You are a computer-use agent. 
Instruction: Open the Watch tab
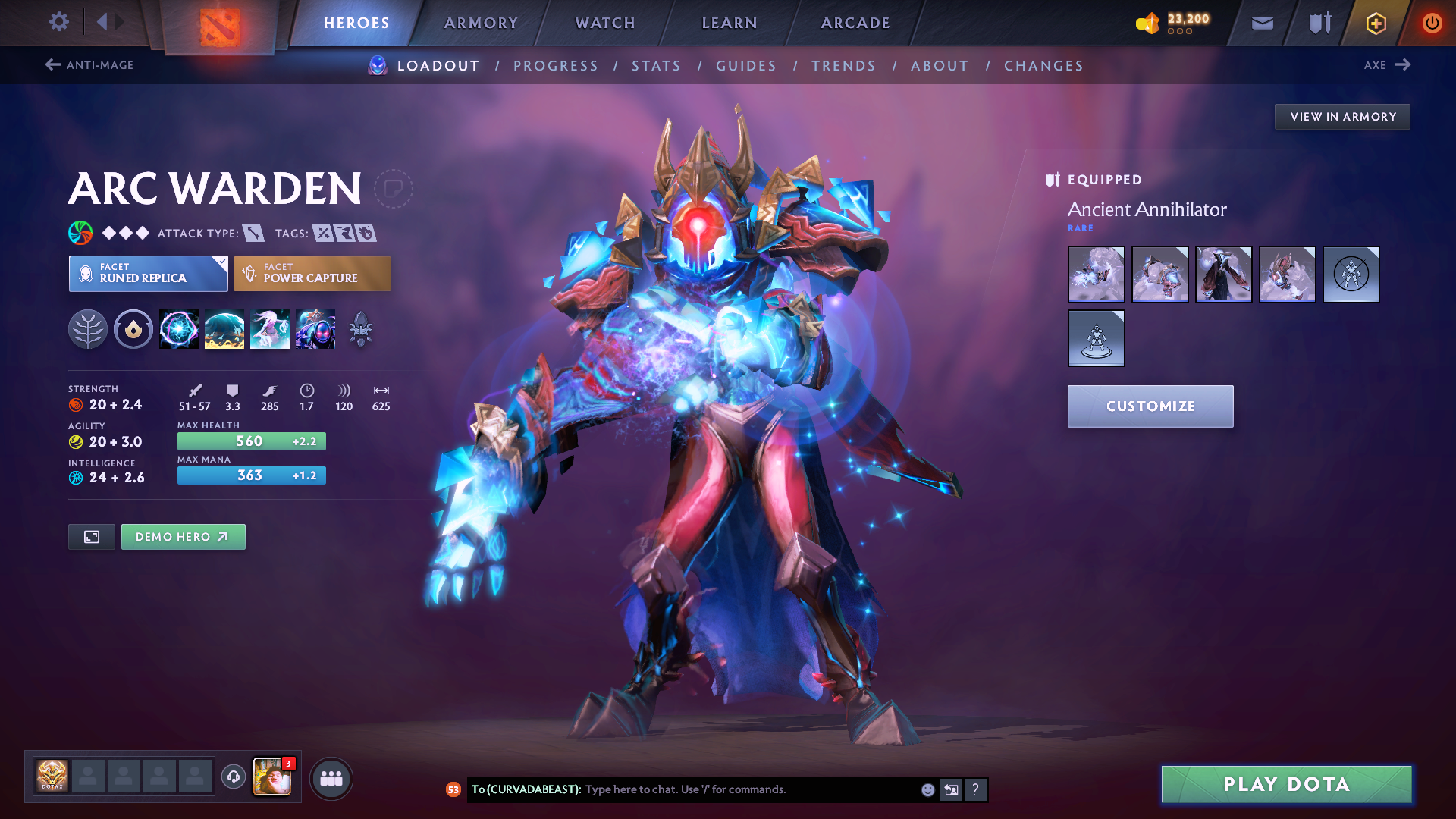pos(605,23)
